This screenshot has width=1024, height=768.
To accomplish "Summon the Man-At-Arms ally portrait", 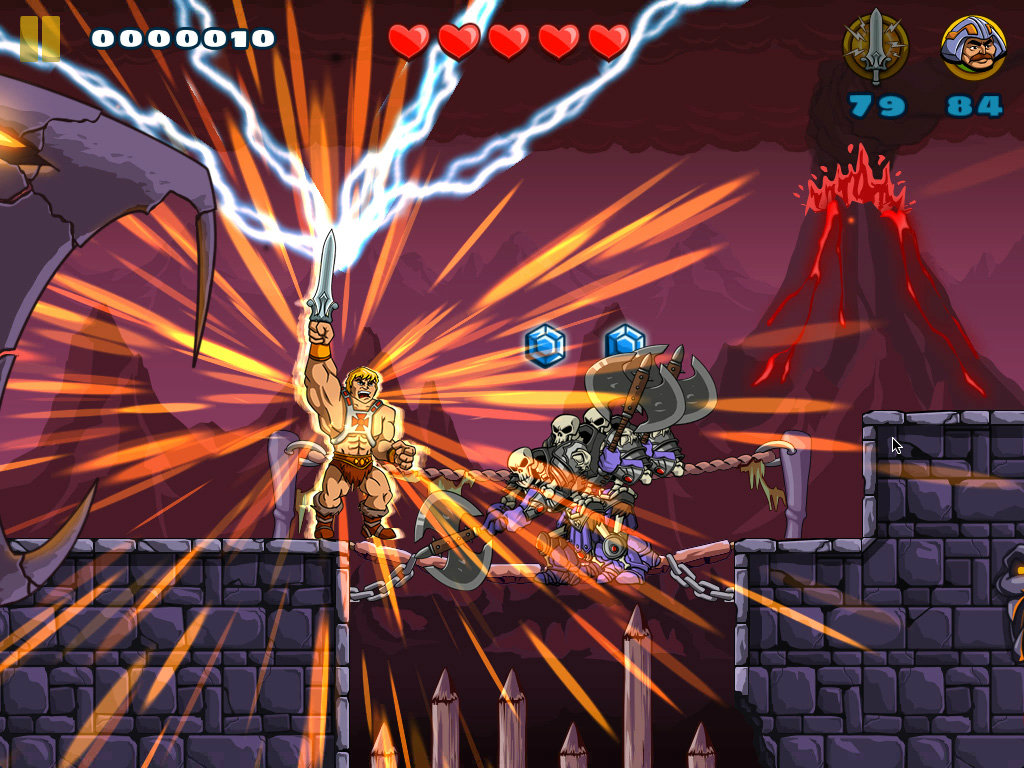I will tap(973, 47).
